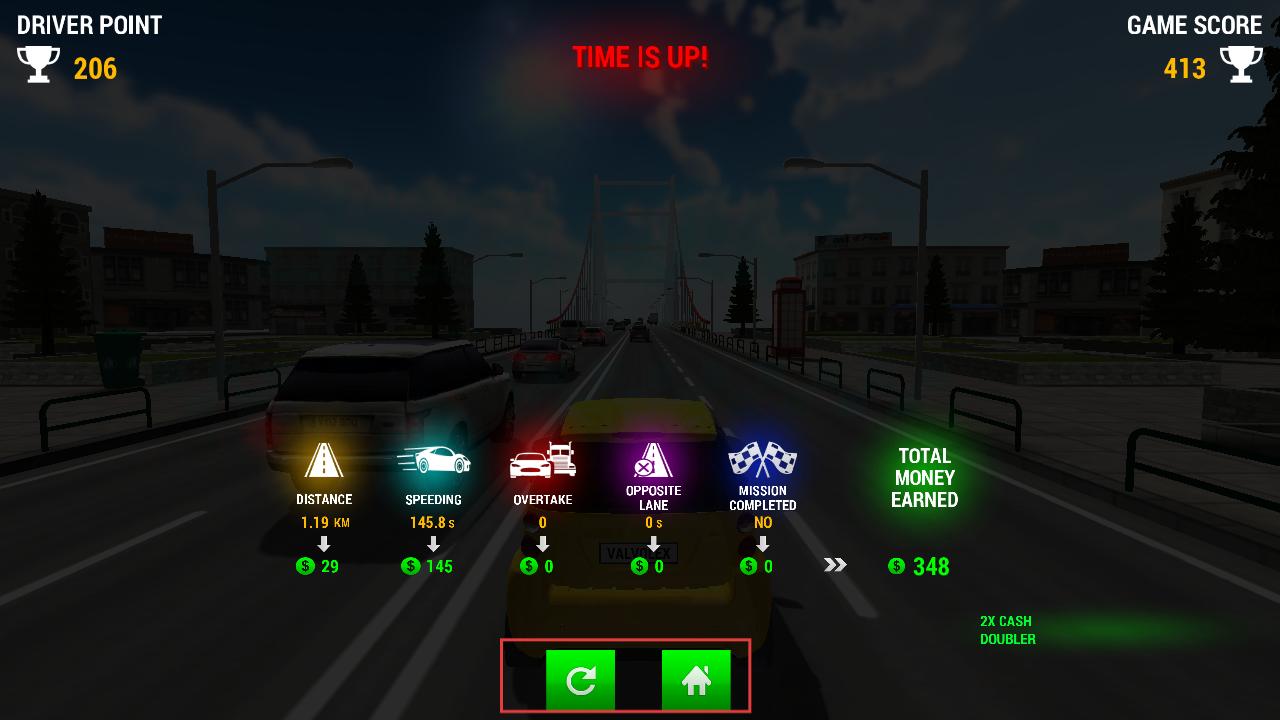
Task: Restart the race with the replay button
Action: 580,680
